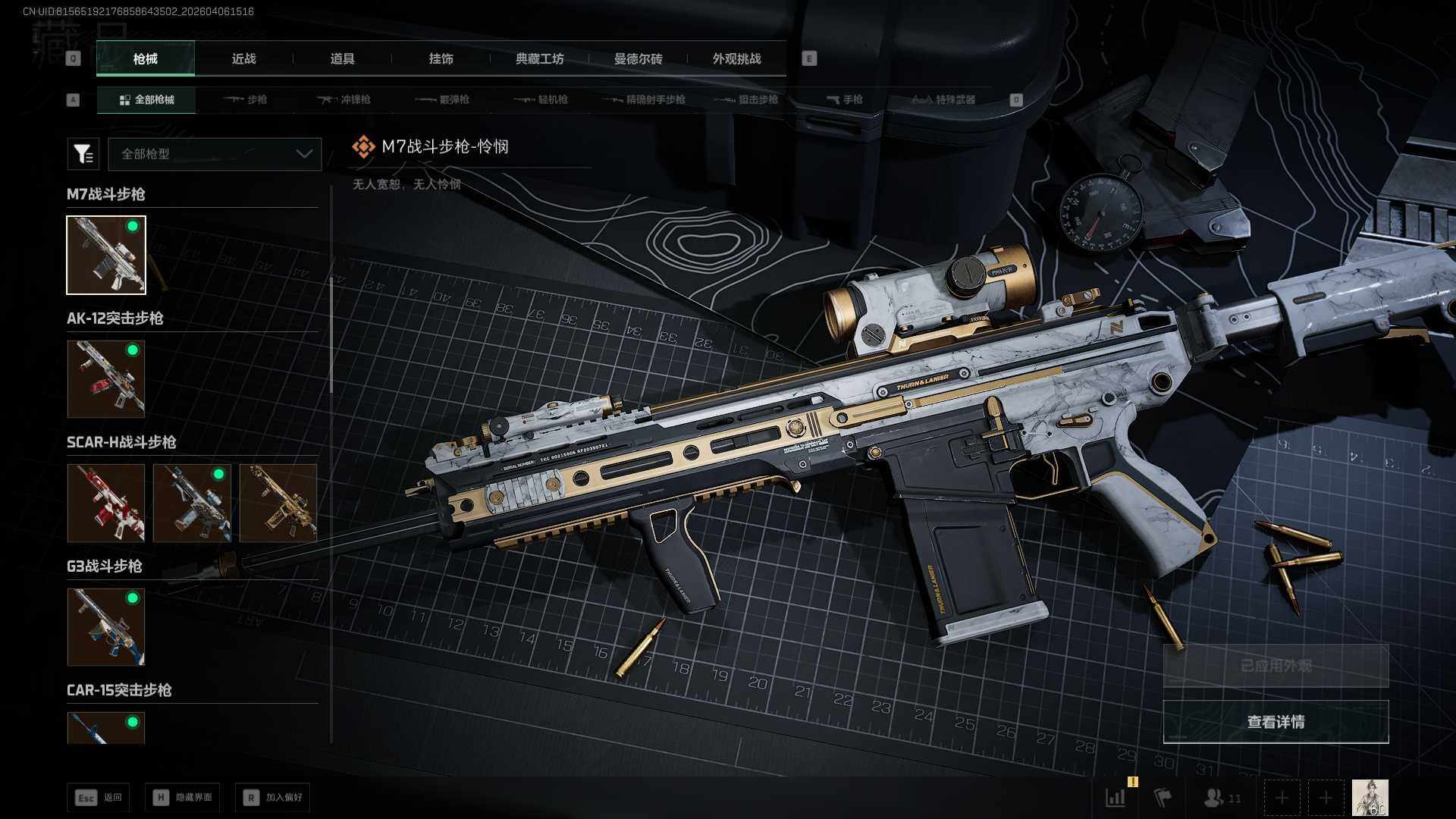The width and height of the screenshot is (1456, 819).
Task: Go to the 典藏工坊 tab
Action: point(539,58)
